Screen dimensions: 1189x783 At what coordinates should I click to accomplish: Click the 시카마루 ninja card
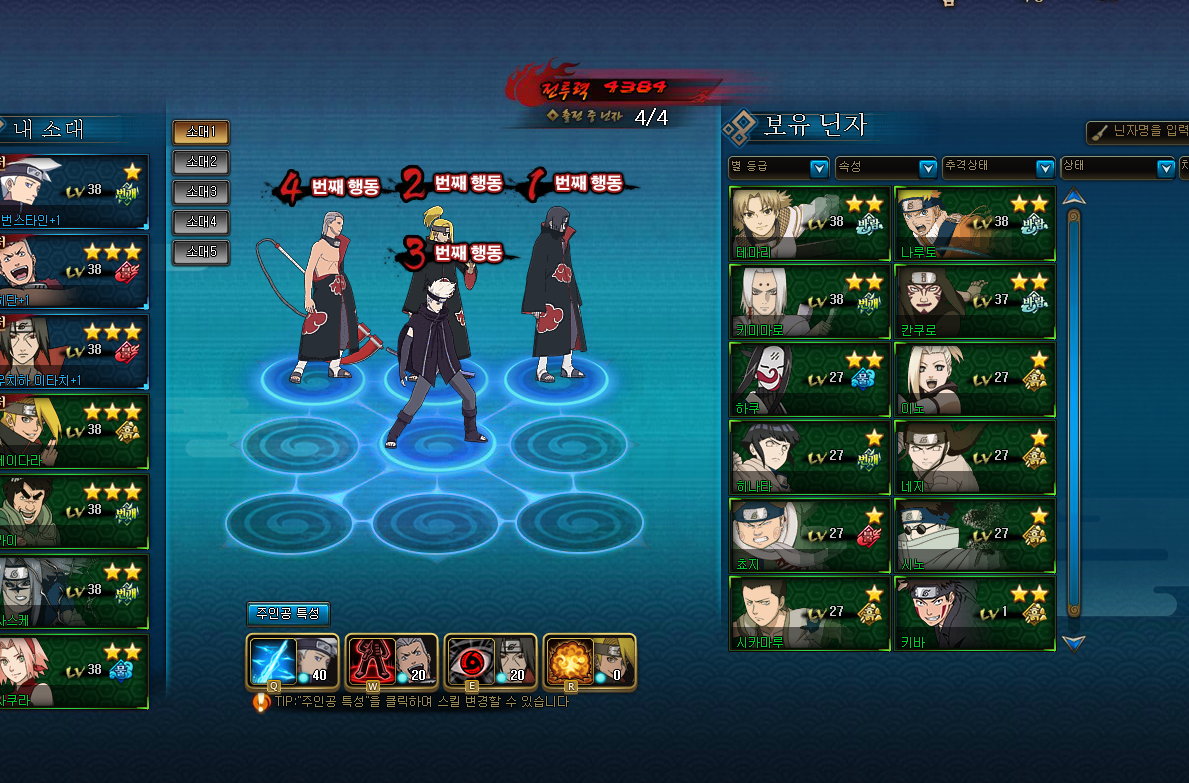tap(809, 614)
